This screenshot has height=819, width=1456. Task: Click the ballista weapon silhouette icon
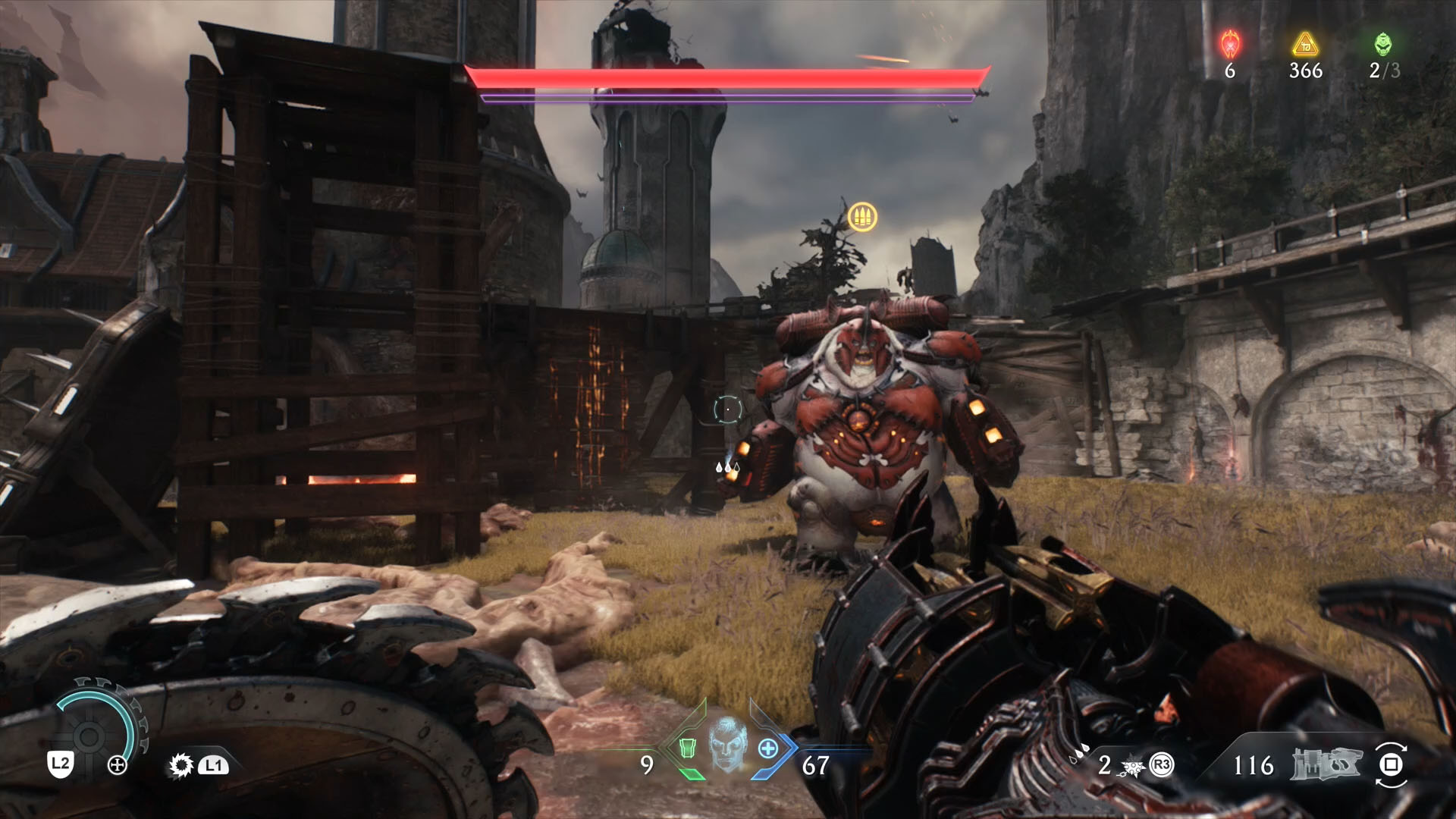1326,764
